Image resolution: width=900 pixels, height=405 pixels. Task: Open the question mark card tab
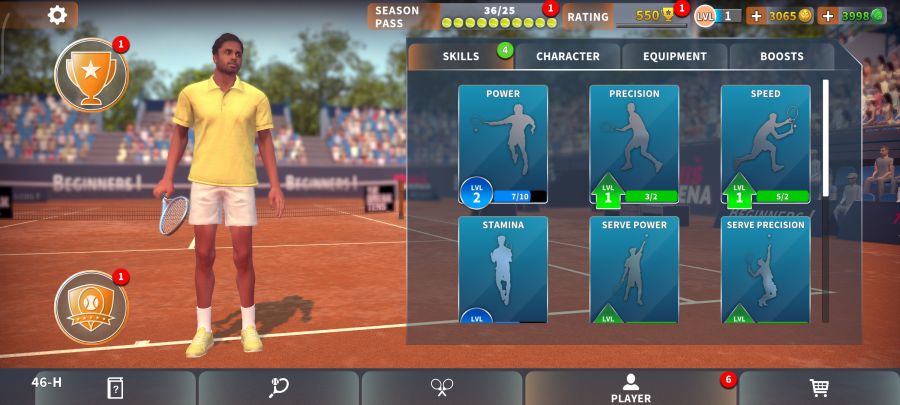[115, 388]
